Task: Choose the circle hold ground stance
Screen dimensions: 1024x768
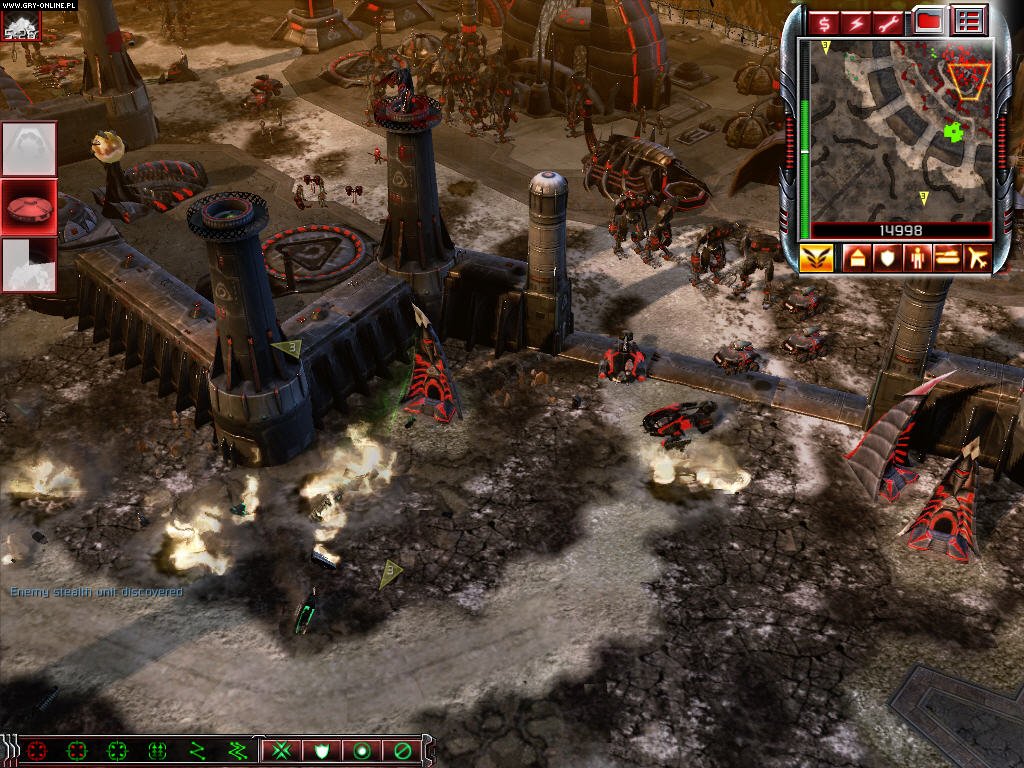Action: coord(361,749)
